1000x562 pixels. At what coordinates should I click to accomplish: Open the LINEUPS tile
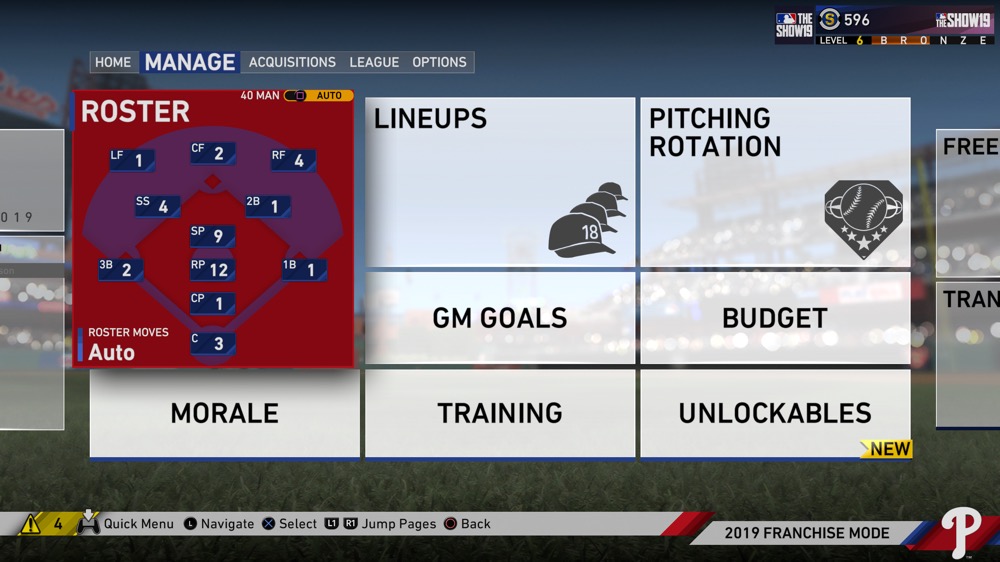[500, 182]
